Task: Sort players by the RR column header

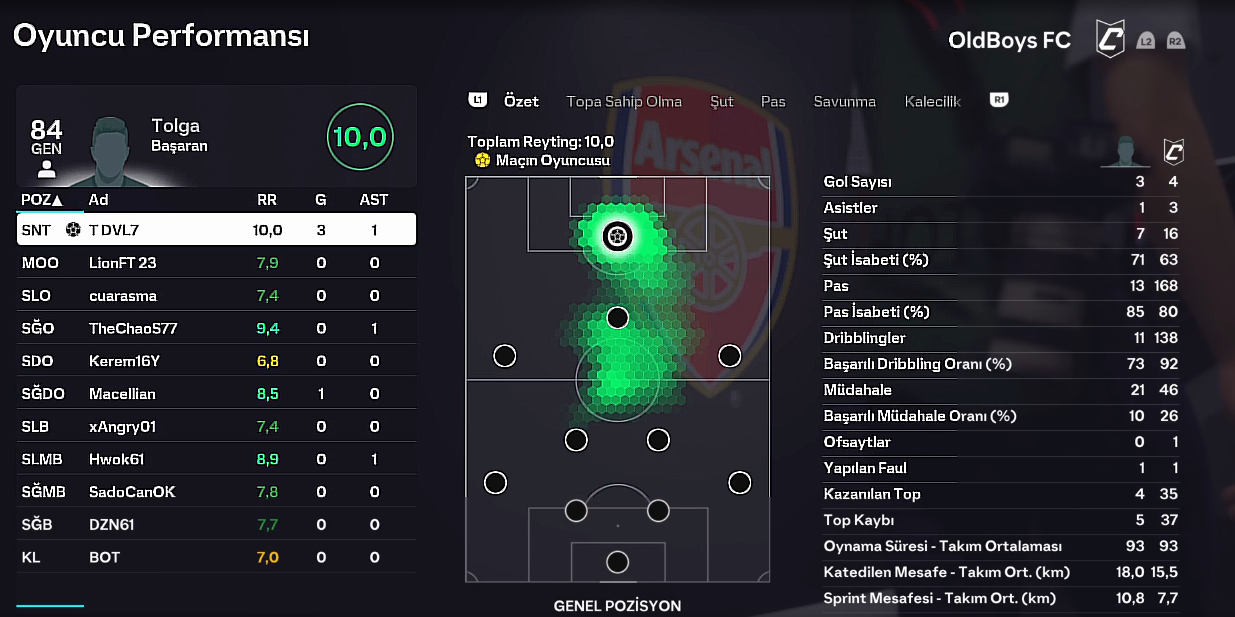Action: [x=267, y=200]
